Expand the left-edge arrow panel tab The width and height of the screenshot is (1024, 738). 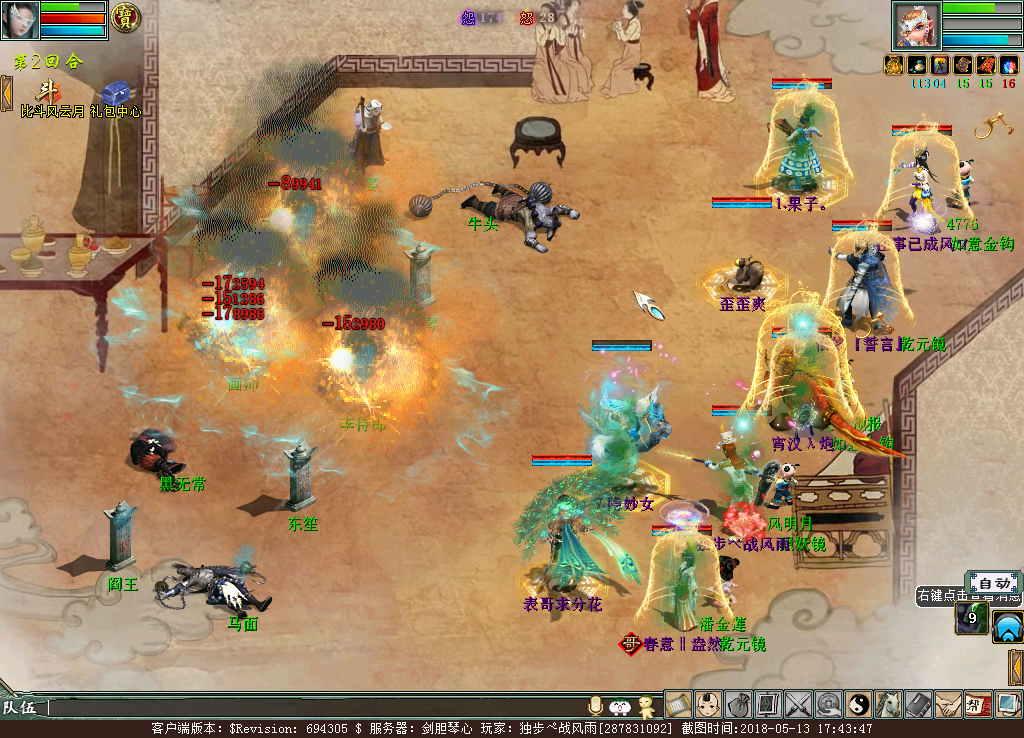tap(6, 91)
